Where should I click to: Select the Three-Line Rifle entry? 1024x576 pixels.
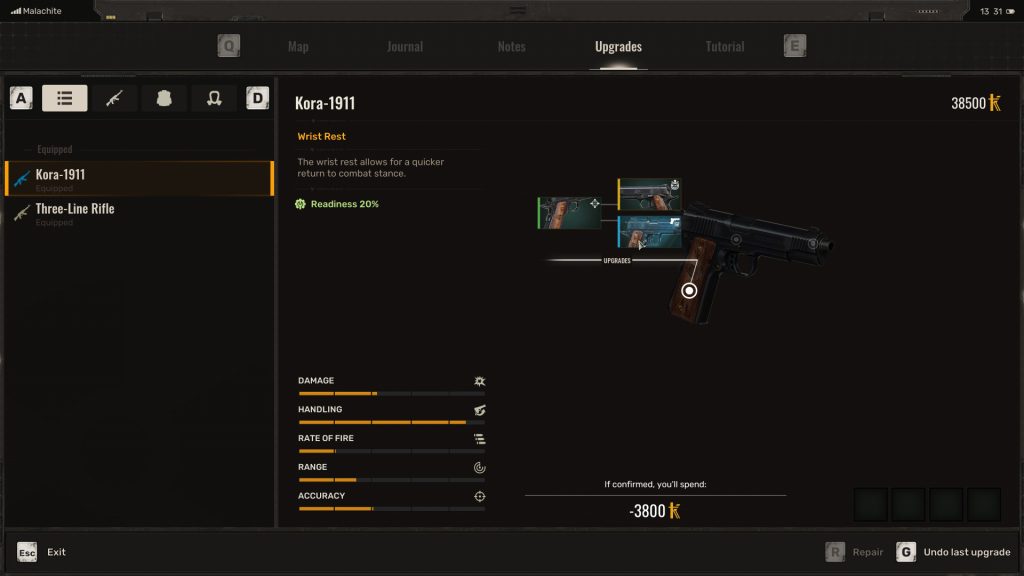pos(139,213)
